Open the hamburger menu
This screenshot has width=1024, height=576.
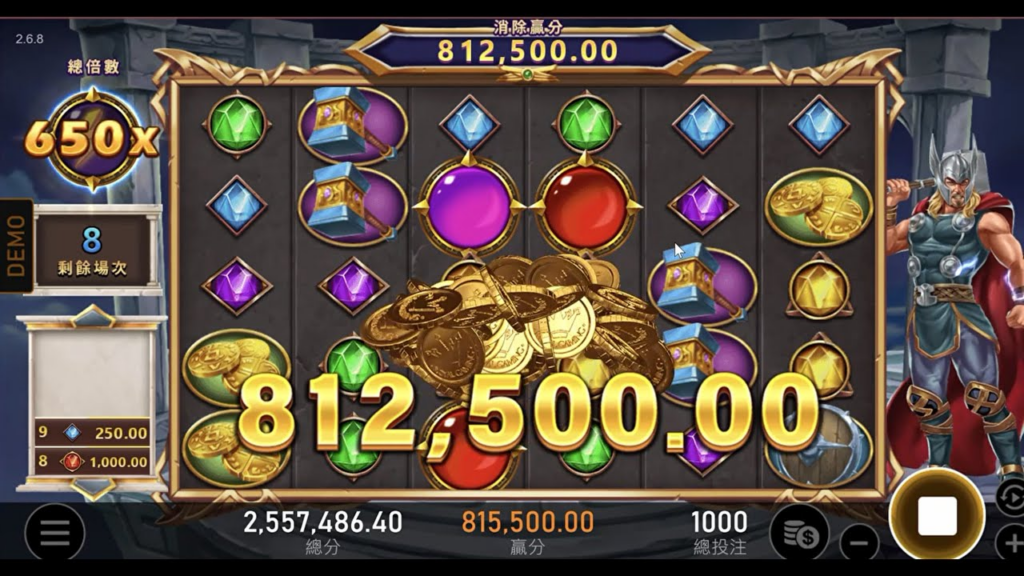[55, 532]
